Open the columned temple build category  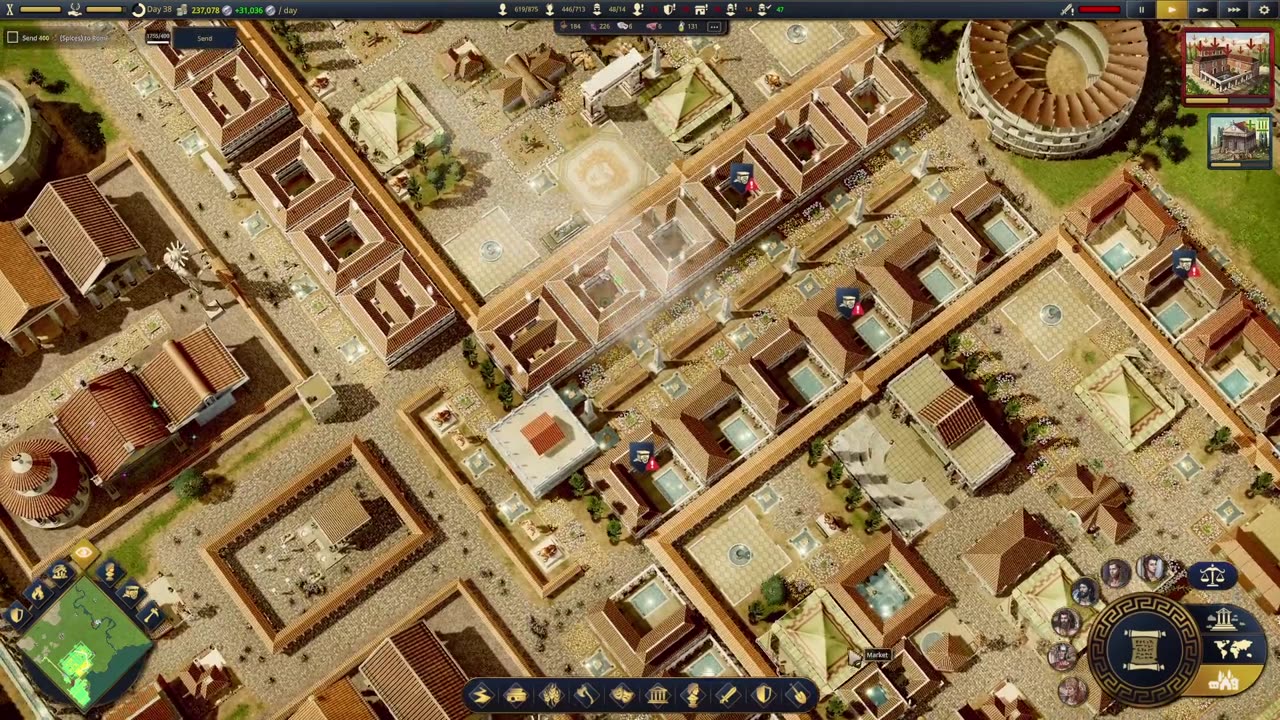(657, 695)
